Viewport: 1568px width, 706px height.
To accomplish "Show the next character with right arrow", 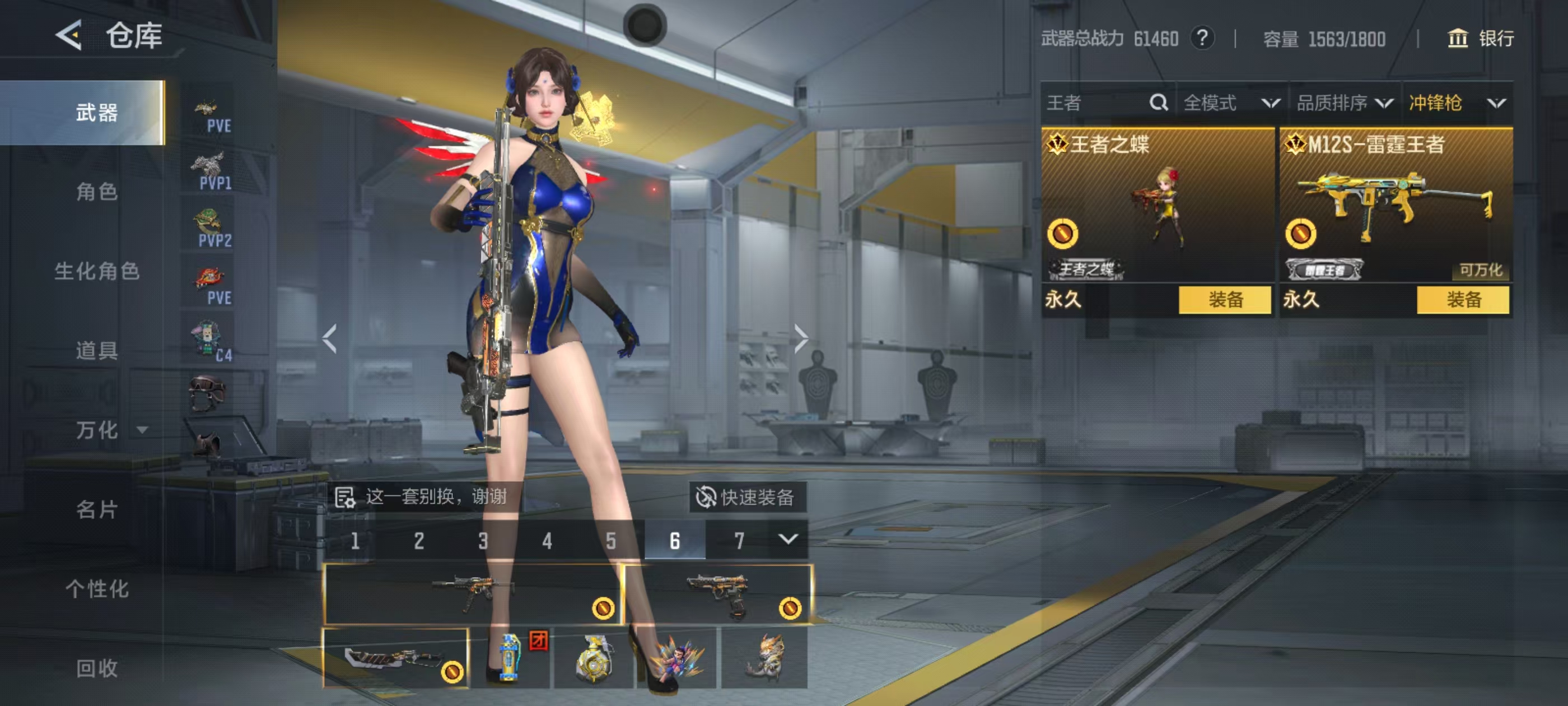I will pyautogui.click(x=800, y=338).
